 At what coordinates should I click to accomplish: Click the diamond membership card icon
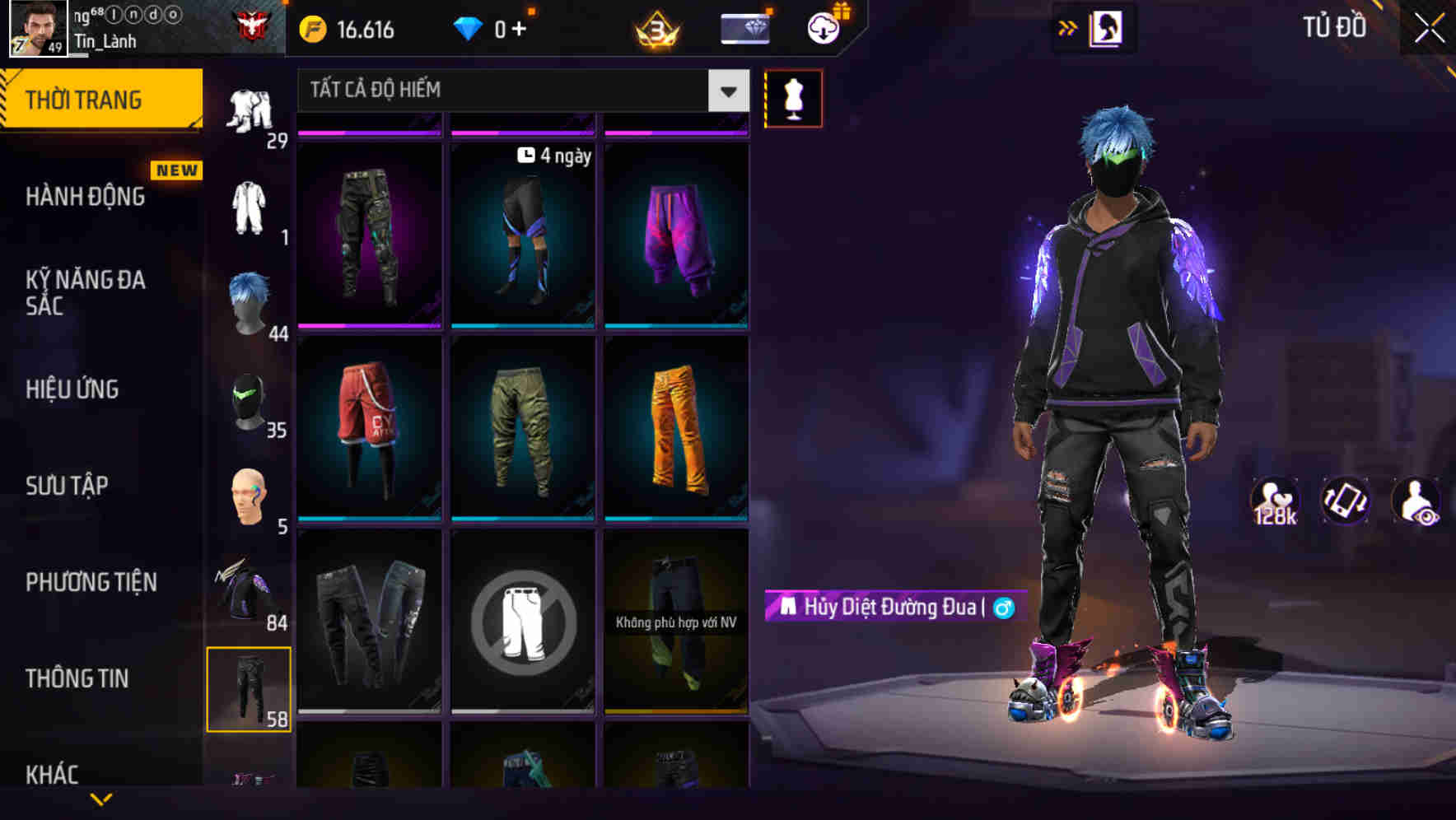coord(744,27)
